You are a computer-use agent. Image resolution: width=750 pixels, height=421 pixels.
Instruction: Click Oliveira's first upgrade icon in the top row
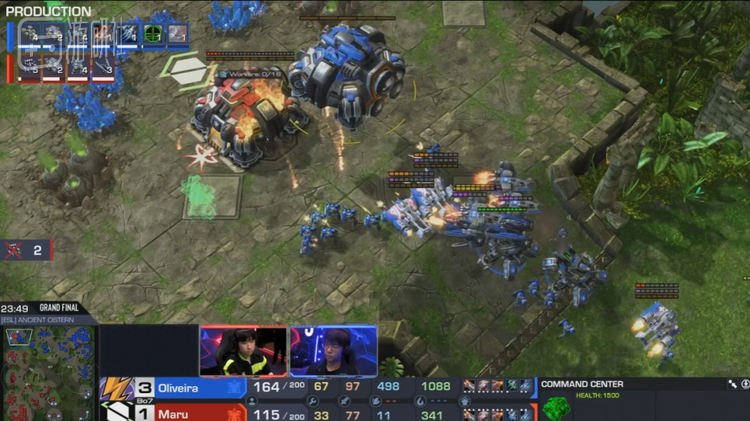[469, 387]
